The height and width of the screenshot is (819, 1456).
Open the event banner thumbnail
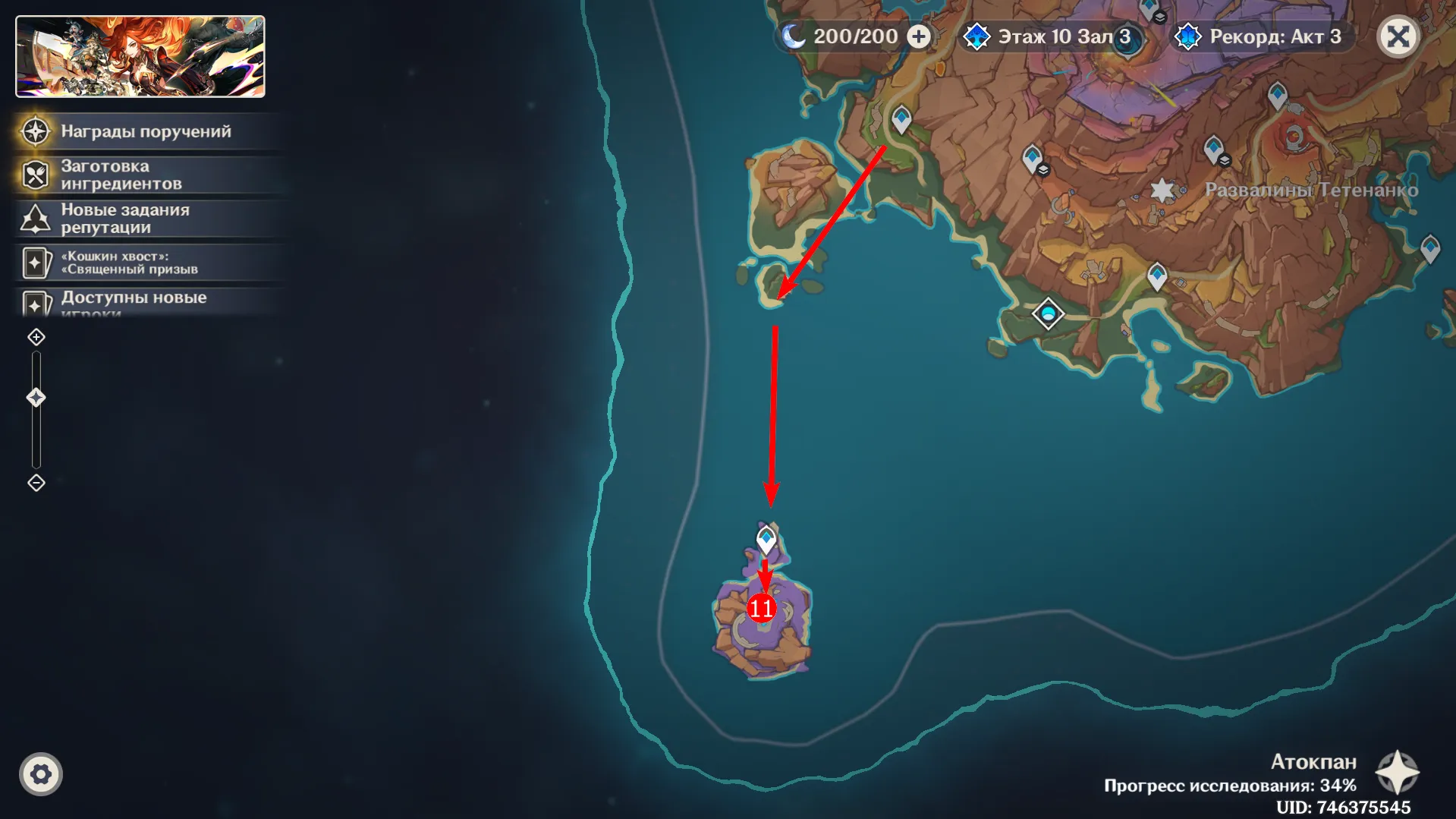140,57
